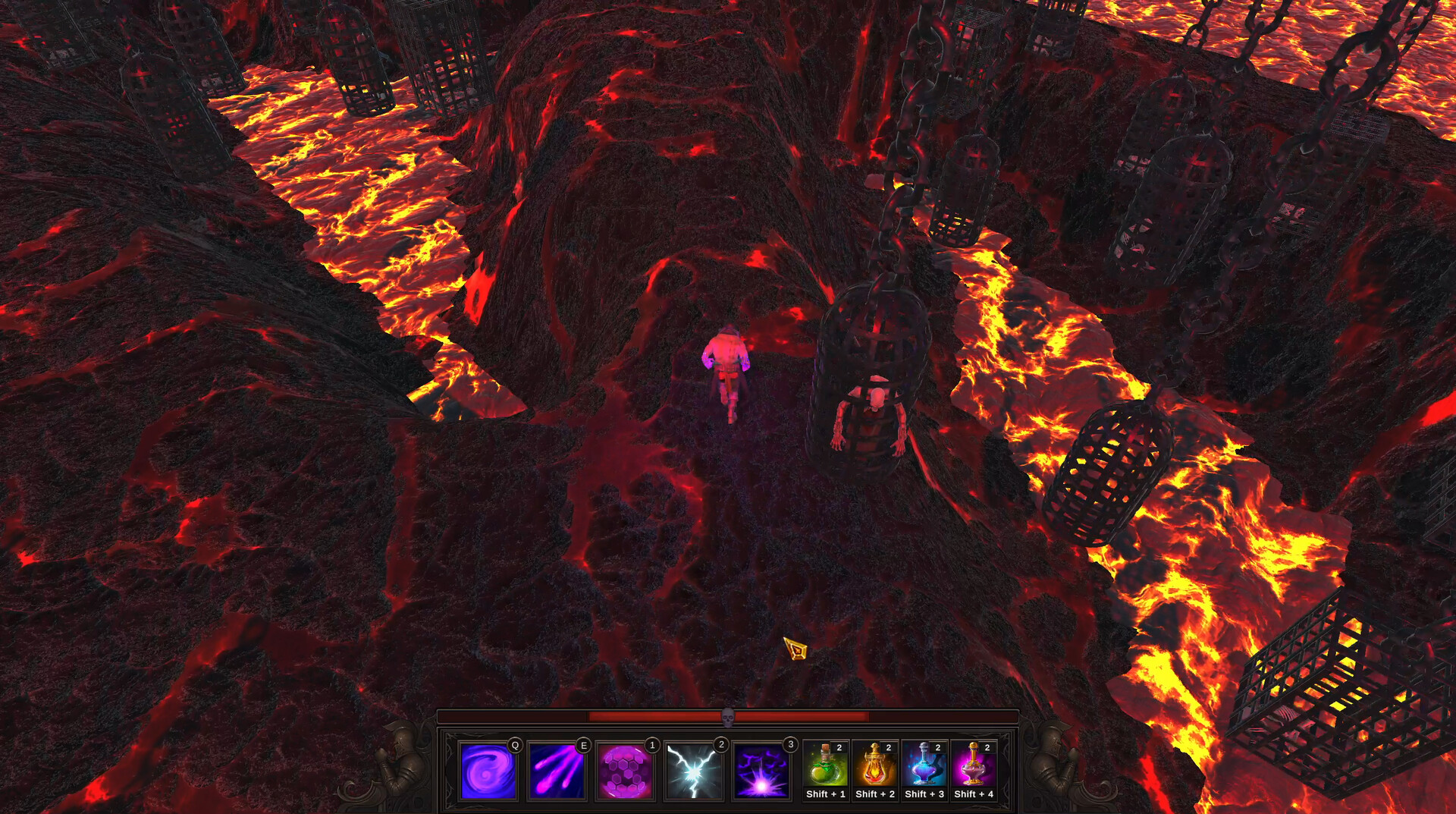Click the Q keybind badge
Viewport: 1456px width, 814px height.
coord(514,745)
